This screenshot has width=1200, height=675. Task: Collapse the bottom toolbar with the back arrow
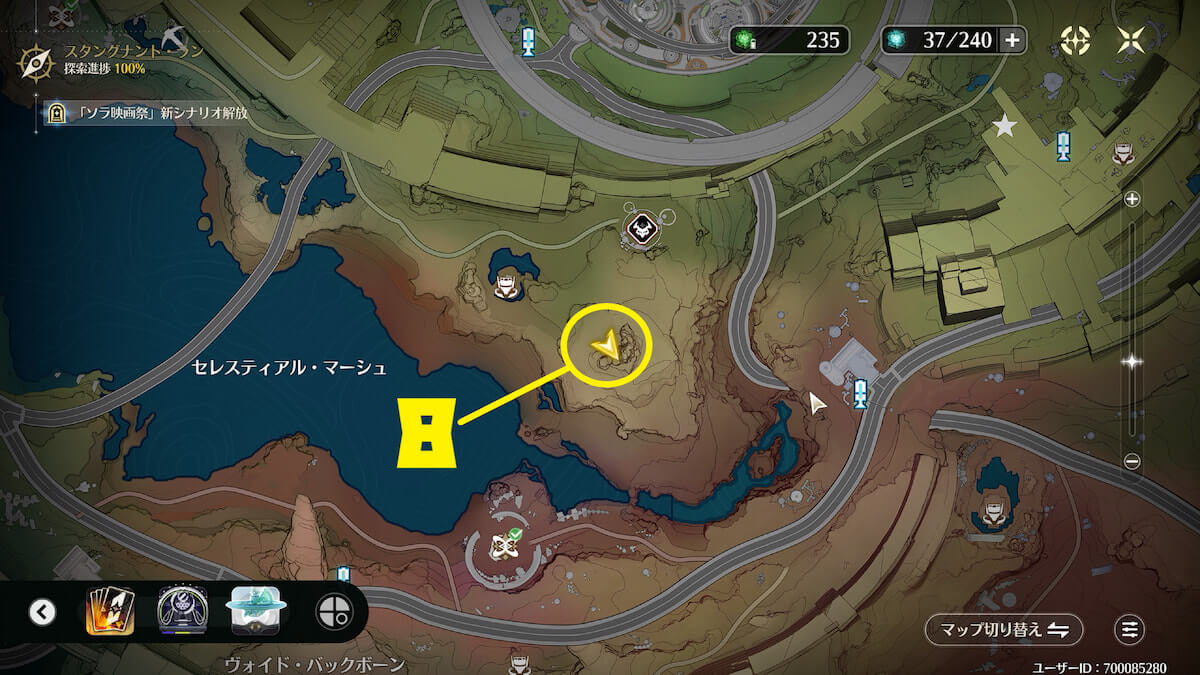(42, 611)
